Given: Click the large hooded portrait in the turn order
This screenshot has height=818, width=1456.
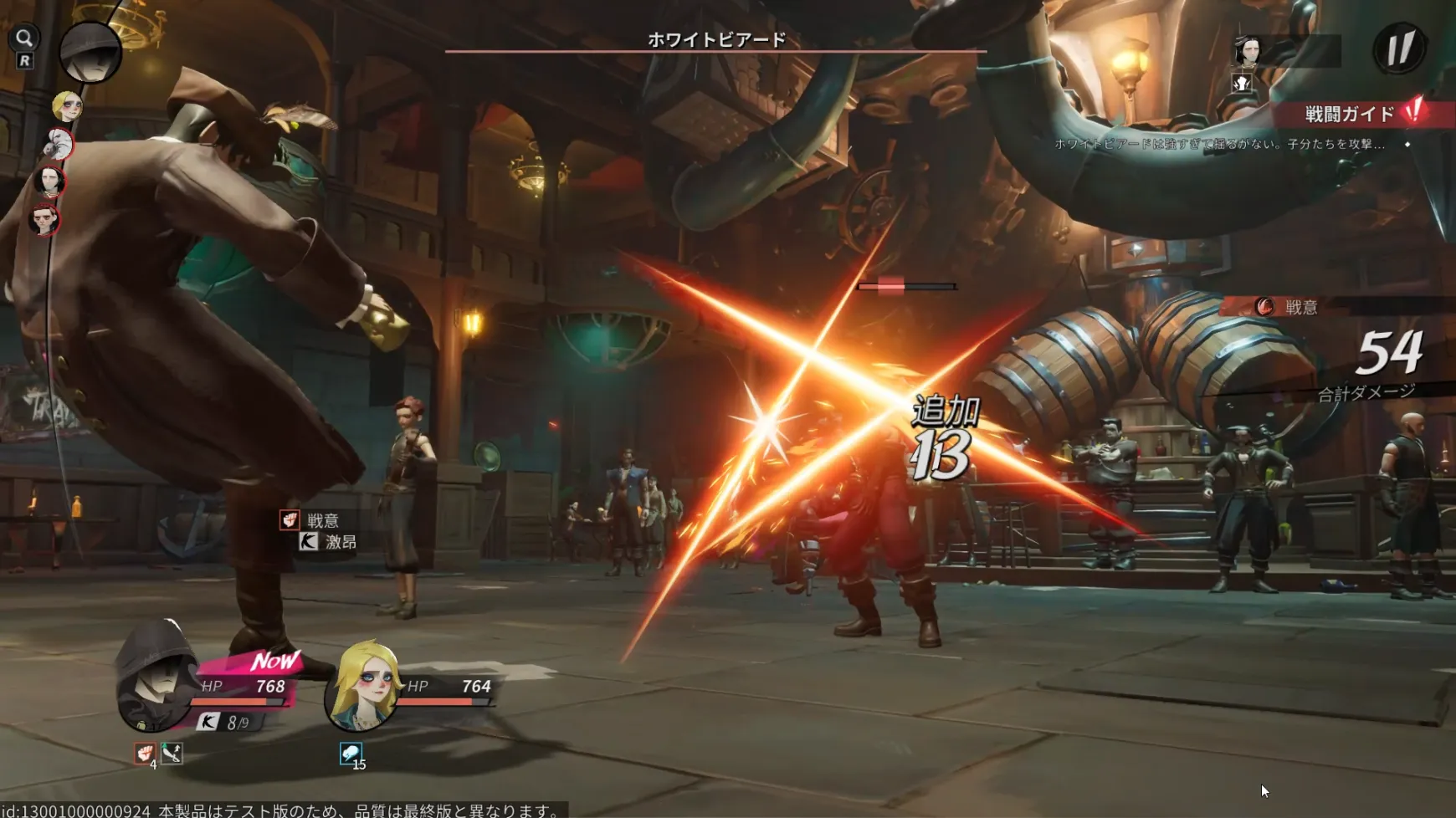Looking at the screenshot, I should [x=90, y=51].
